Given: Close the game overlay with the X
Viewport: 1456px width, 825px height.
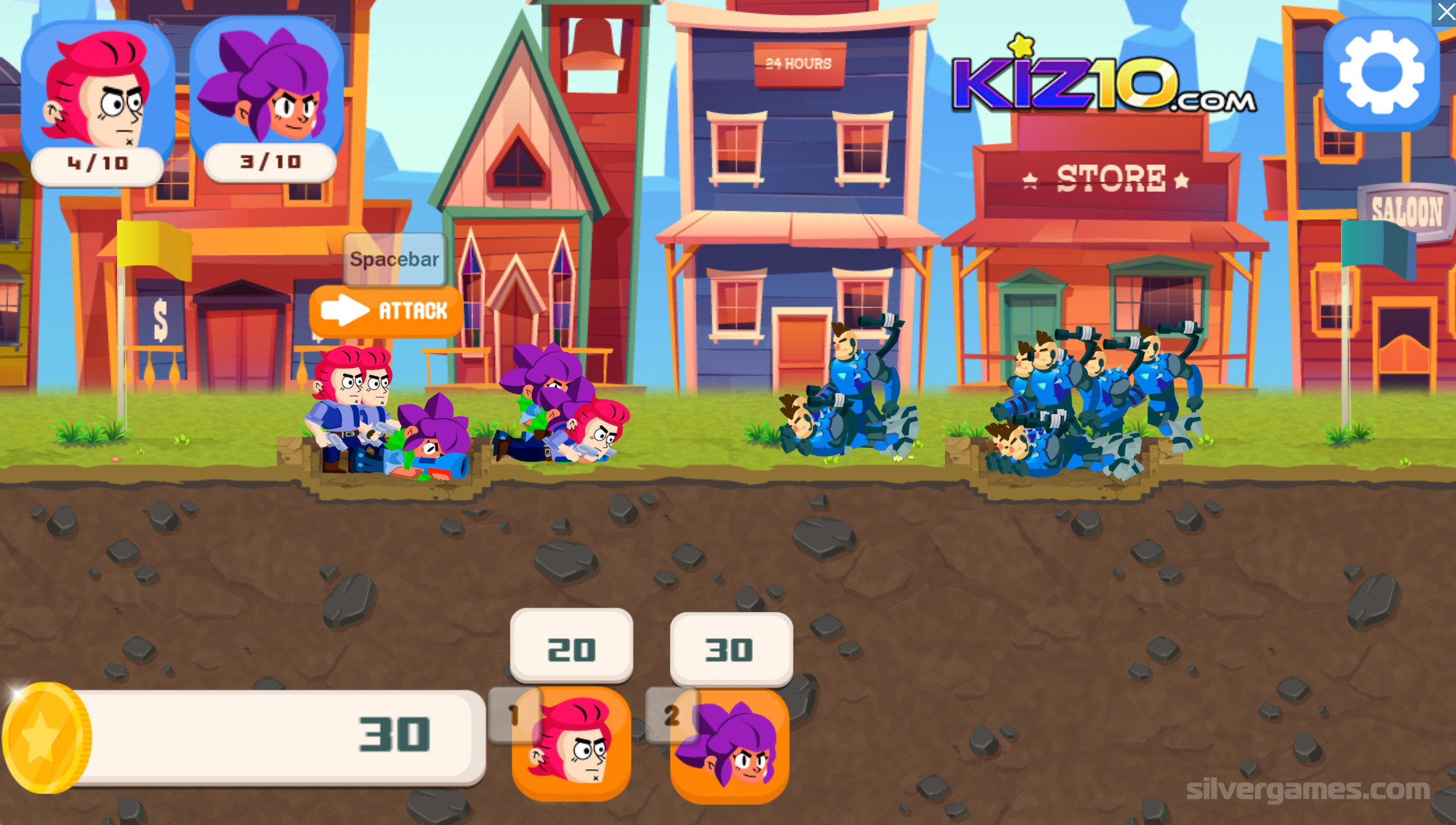Looking at the screenshot, I should pyautogui.click(x=1444, y=12).
